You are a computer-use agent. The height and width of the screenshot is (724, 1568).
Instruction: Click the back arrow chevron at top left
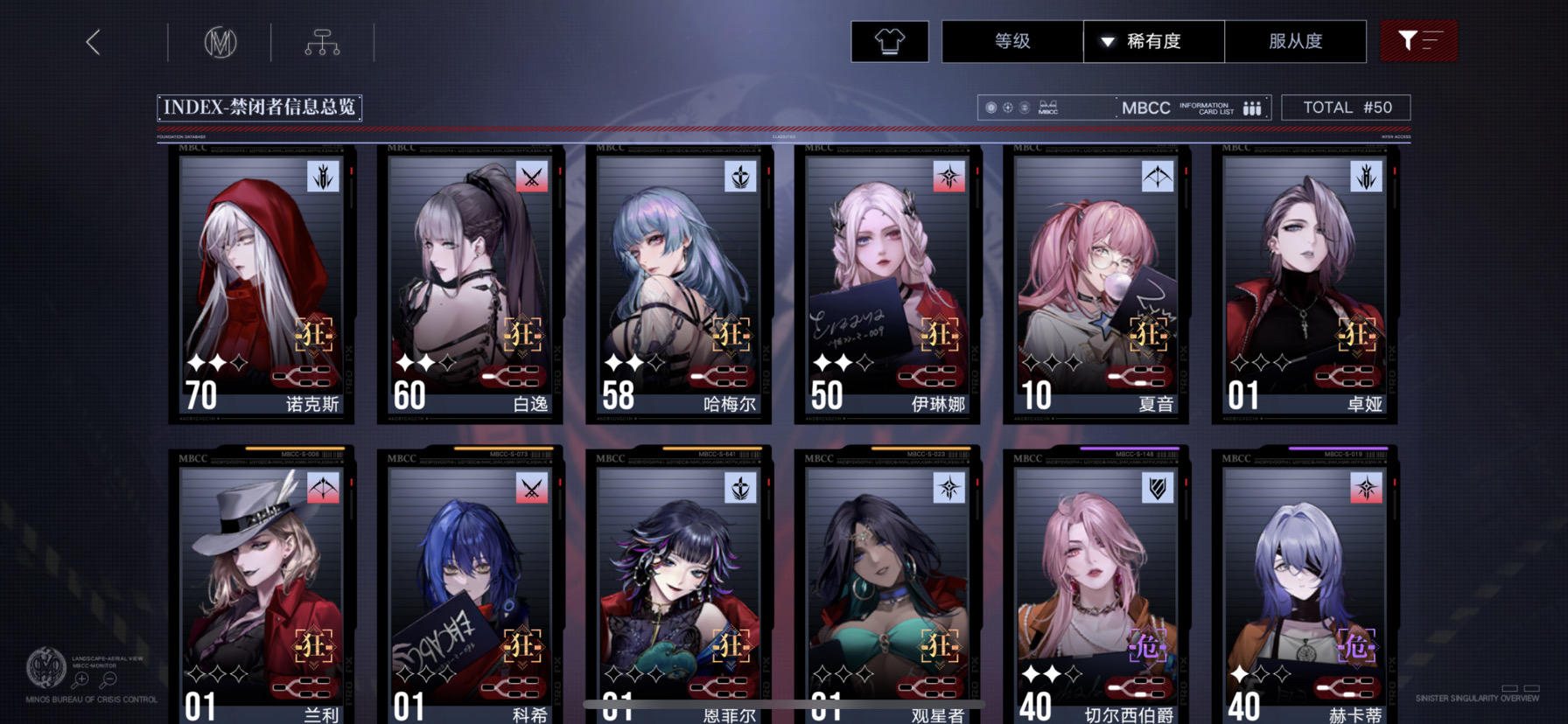click(94, 40)
